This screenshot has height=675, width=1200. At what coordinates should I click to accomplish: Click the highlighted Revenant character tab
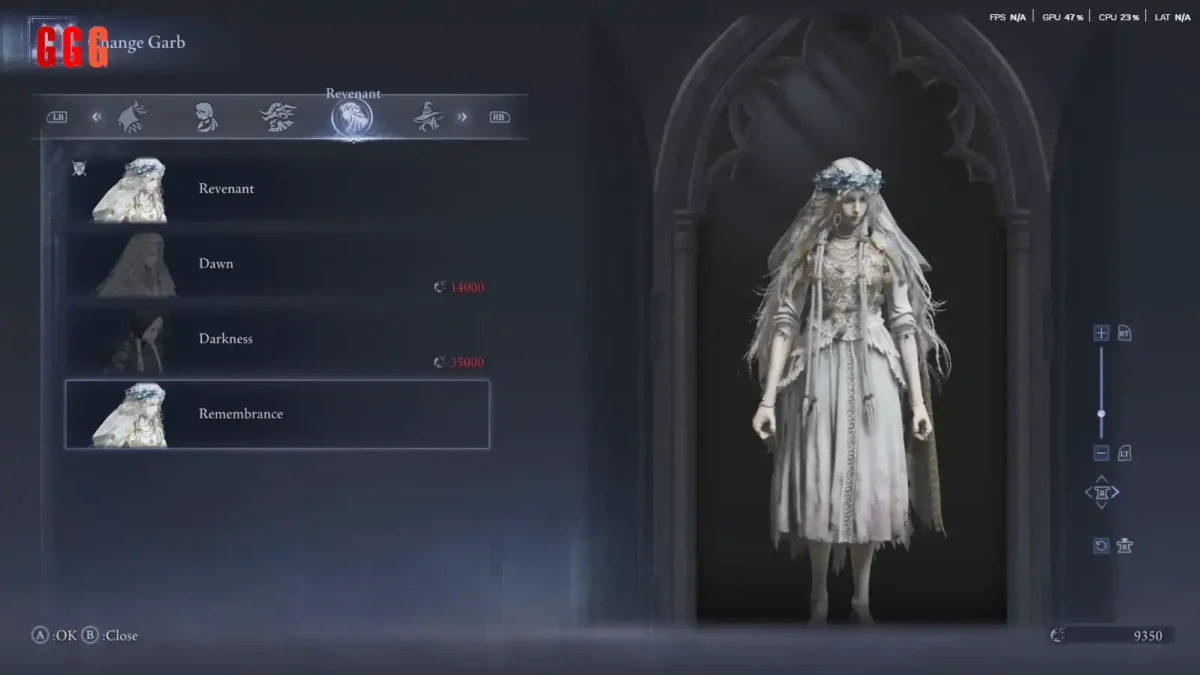pos(352,118)
